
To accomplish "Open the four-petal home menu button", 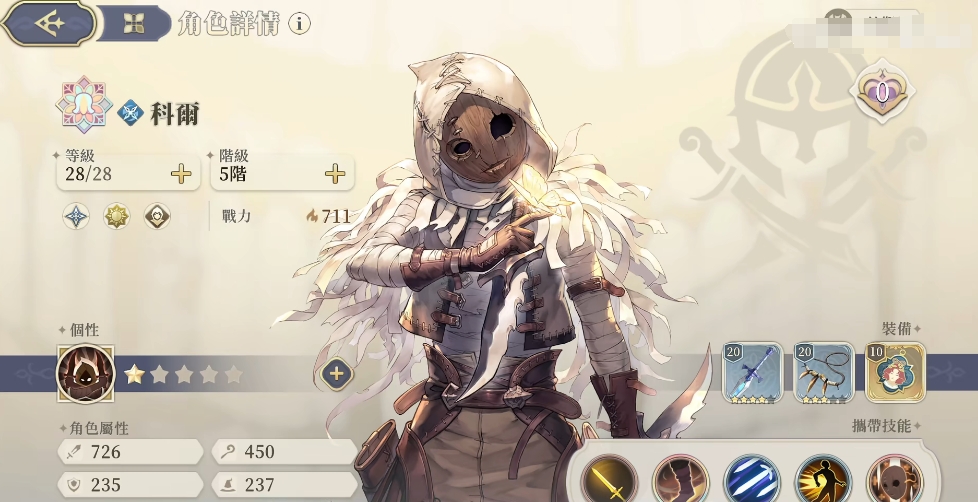I will click(x=134, y=24).
